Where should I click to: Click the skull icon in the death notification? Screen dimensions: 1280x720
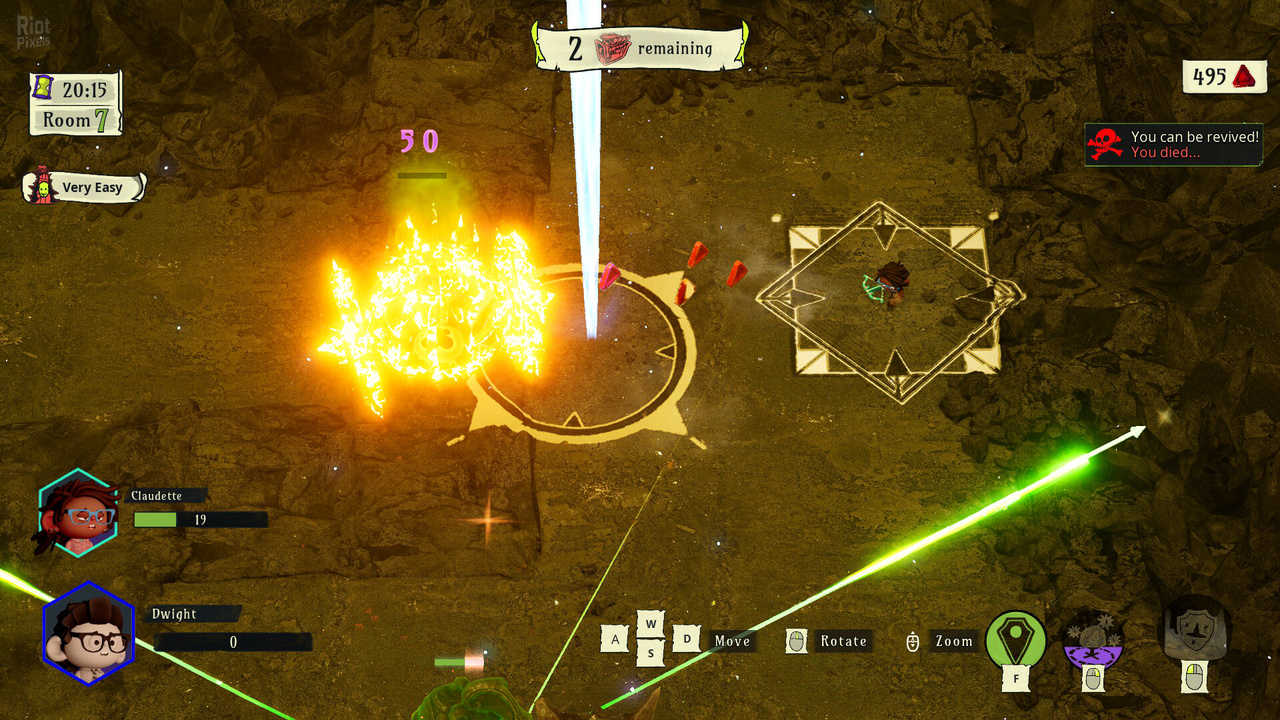coord(1103,143)
